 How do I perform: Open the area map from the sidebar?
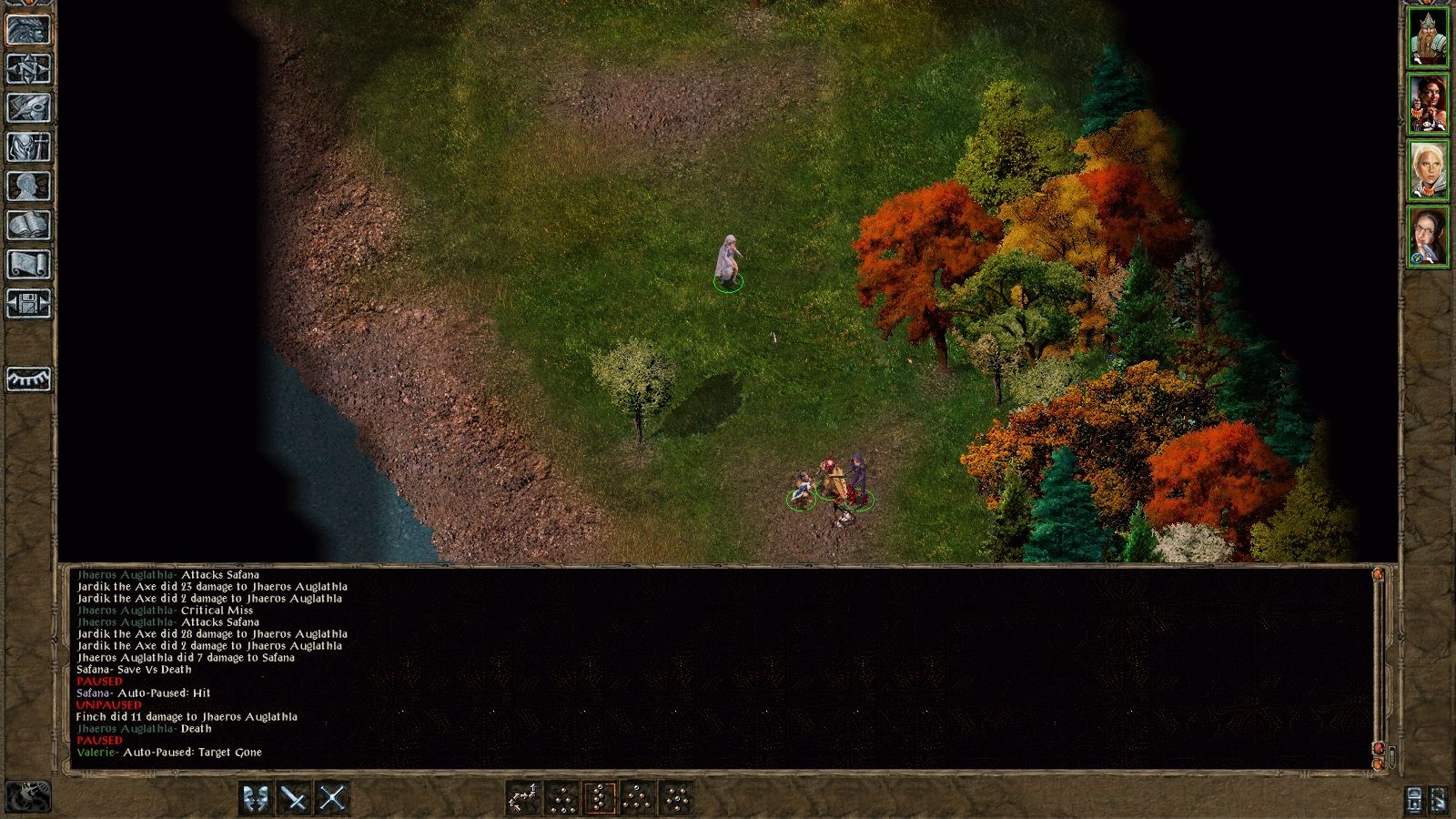click(25, 66)
